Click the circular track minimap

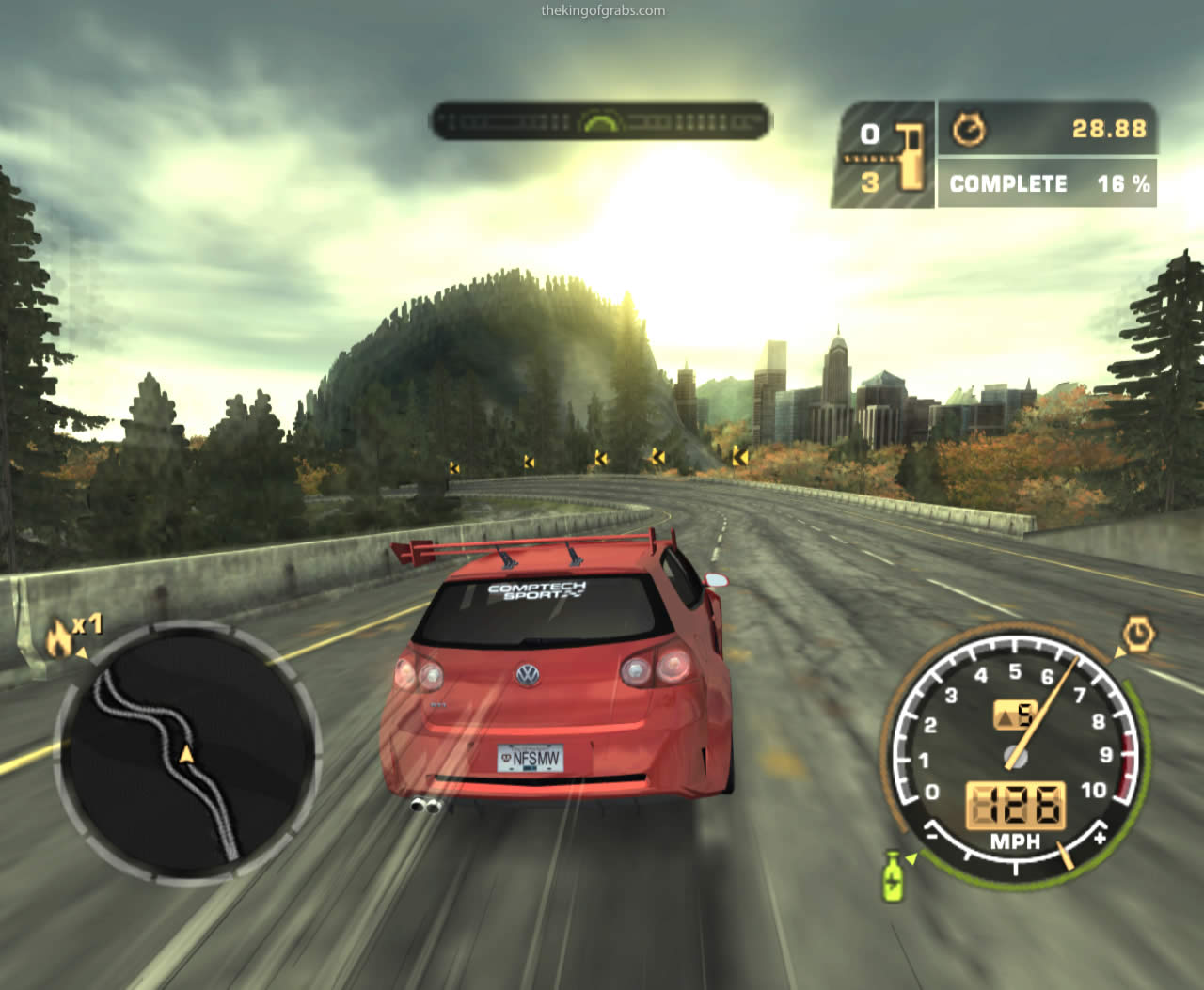[187, 750]
